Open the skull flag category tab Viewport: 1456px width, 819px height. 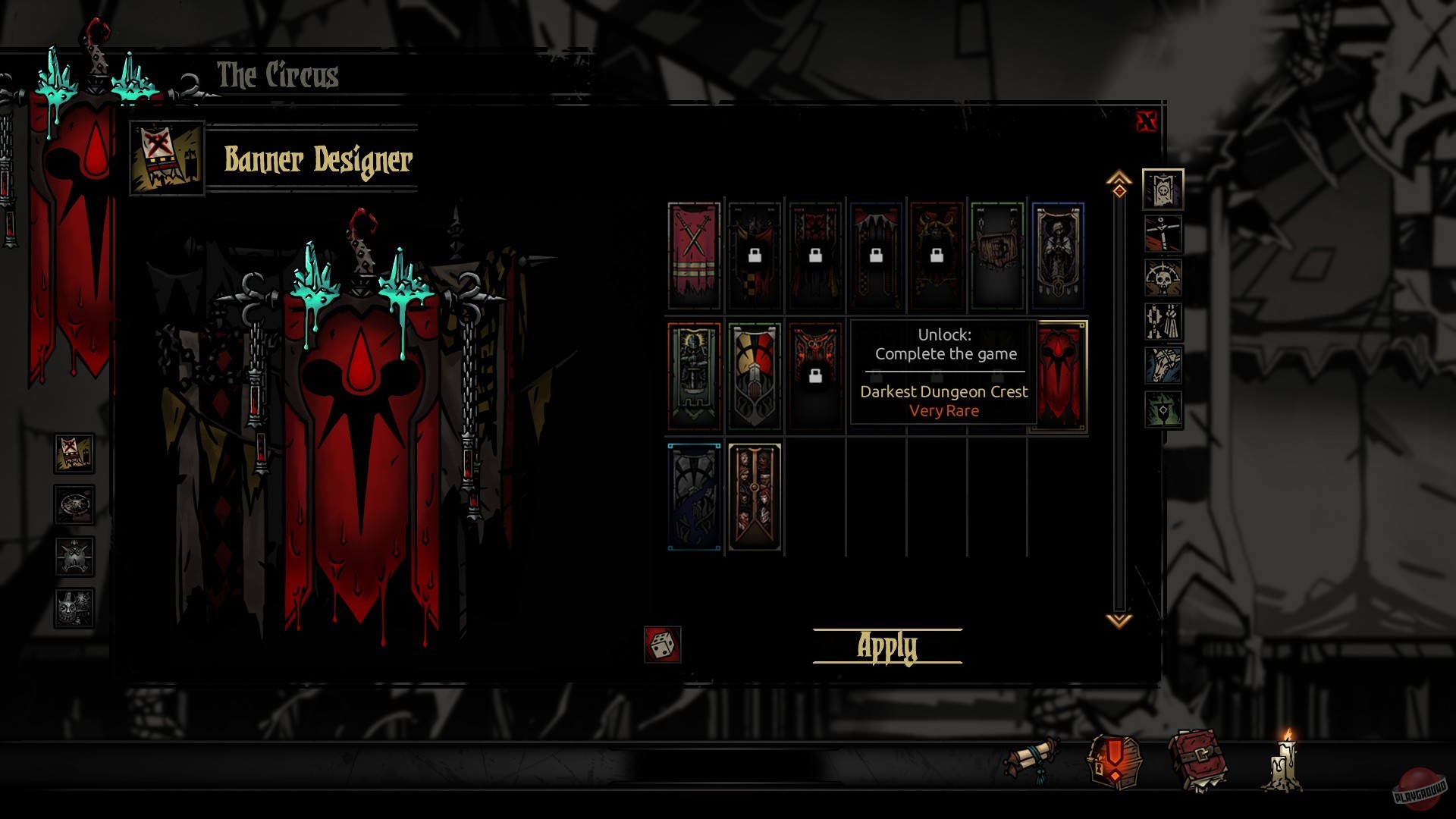click(1163, 190)
